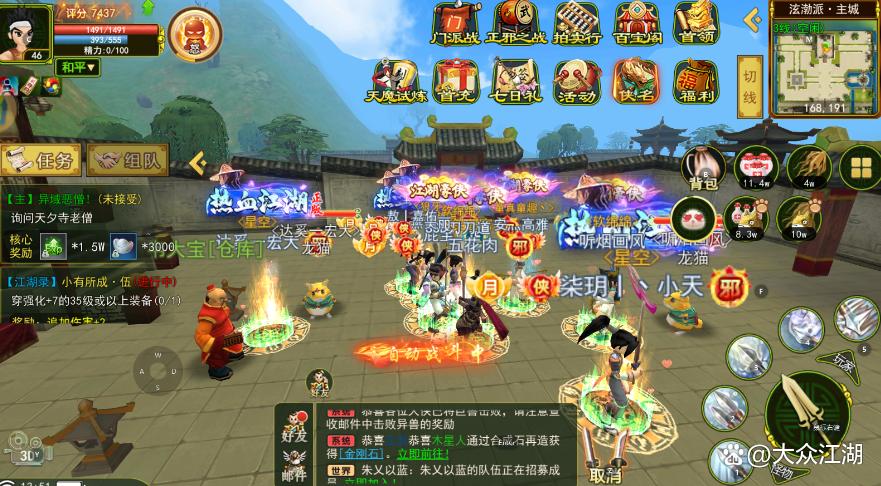Viewport: 881px width, 486px height.
Task: Open the 拍卖行 auction house
Action: point(576,23)
